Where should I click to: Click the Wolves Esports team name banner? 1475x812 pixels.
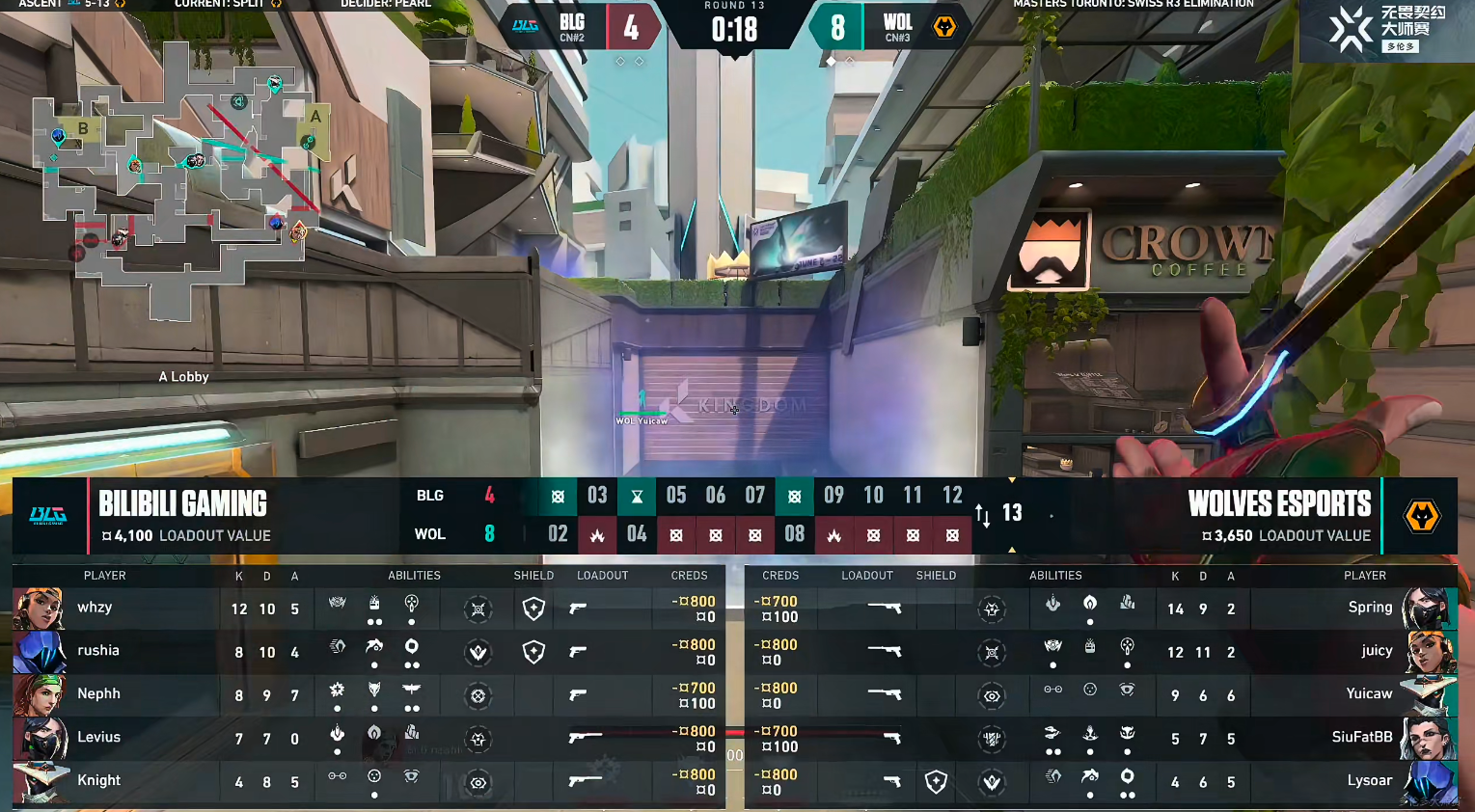(1279, 504)
